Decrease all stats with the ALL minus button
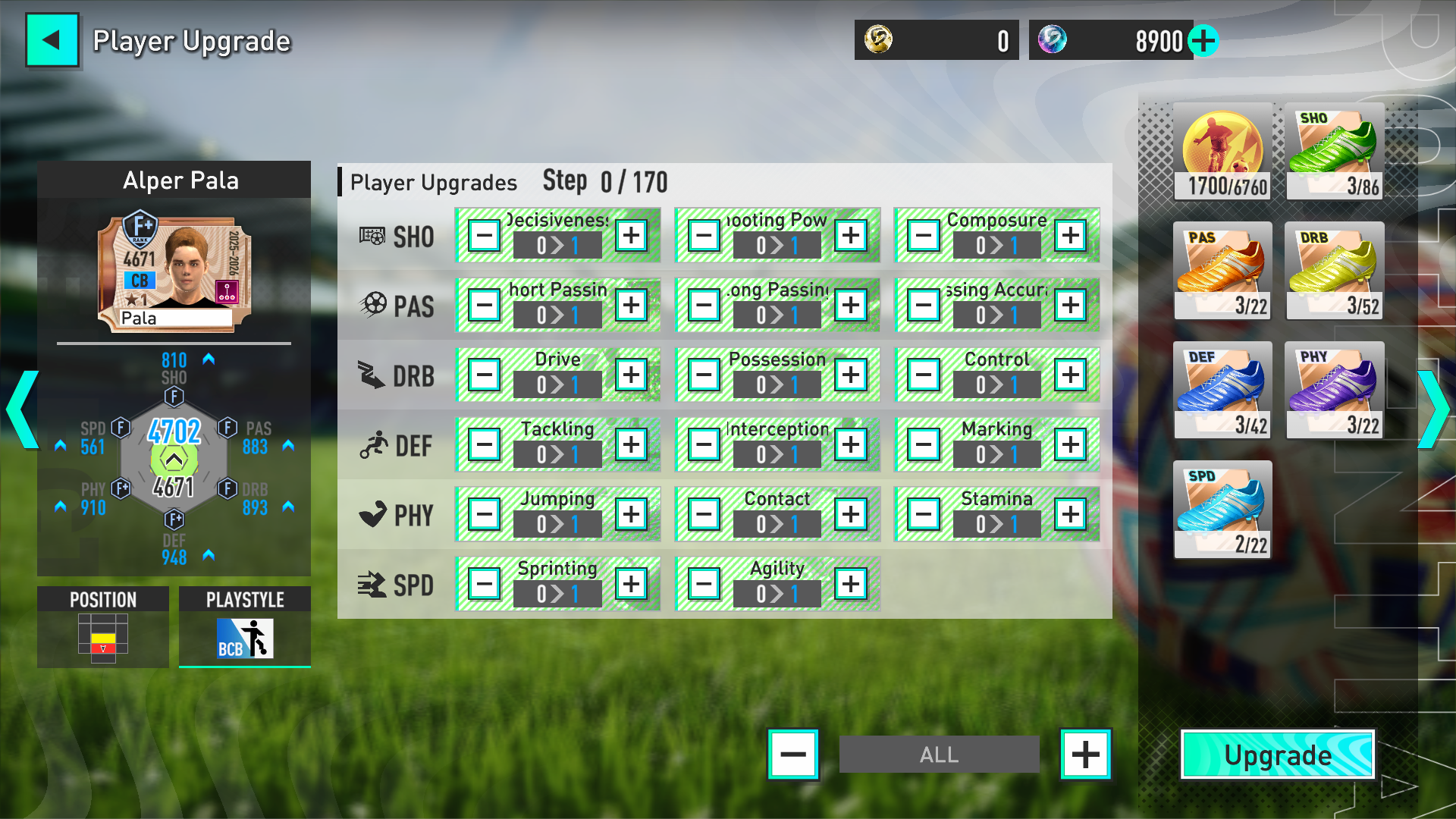The width and height of the screenshot is (1456, 819). click(793, 755)
